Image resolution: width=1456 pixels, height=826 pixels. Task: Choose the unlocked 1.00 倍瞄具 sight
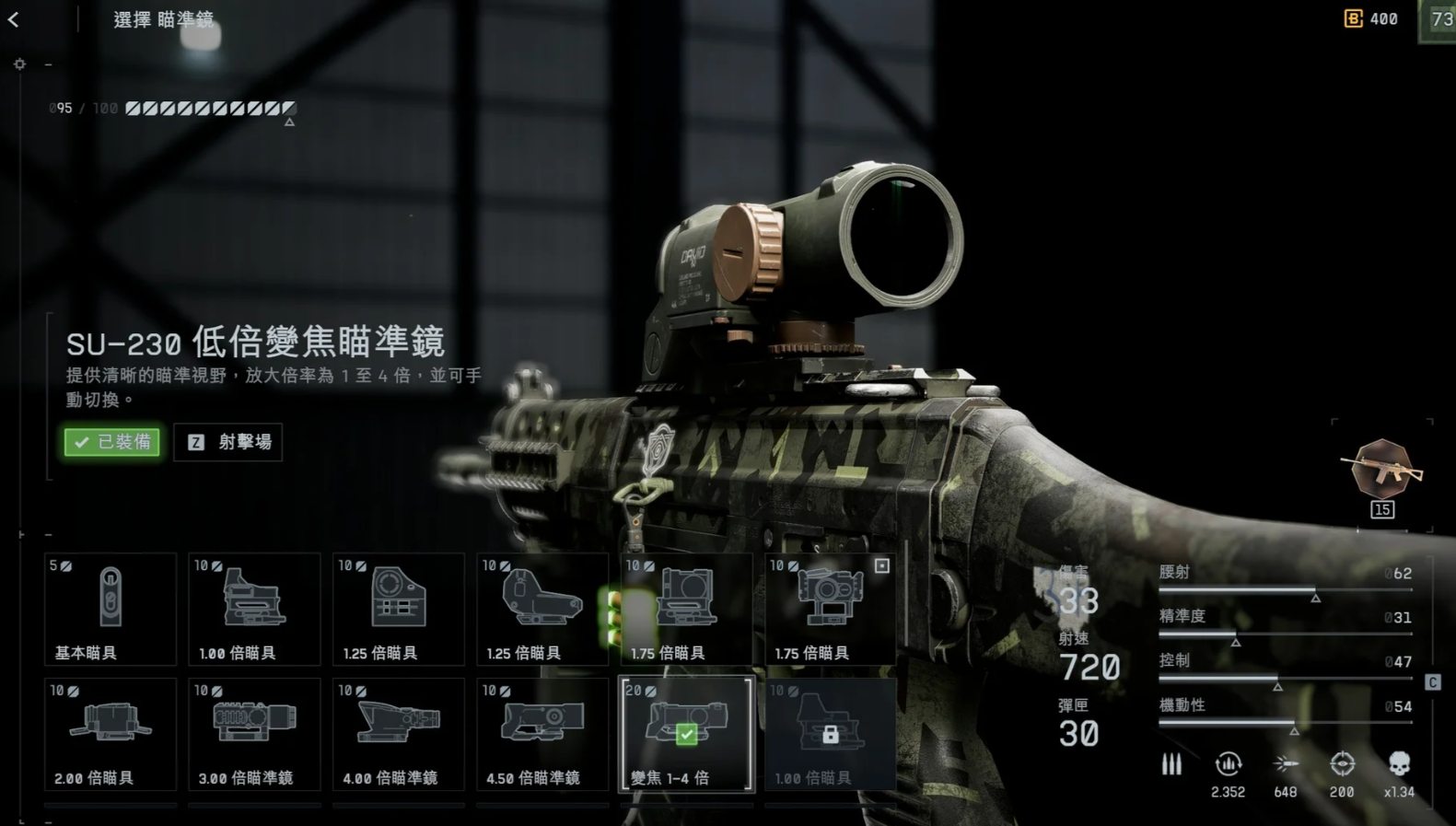pos(254,609)
